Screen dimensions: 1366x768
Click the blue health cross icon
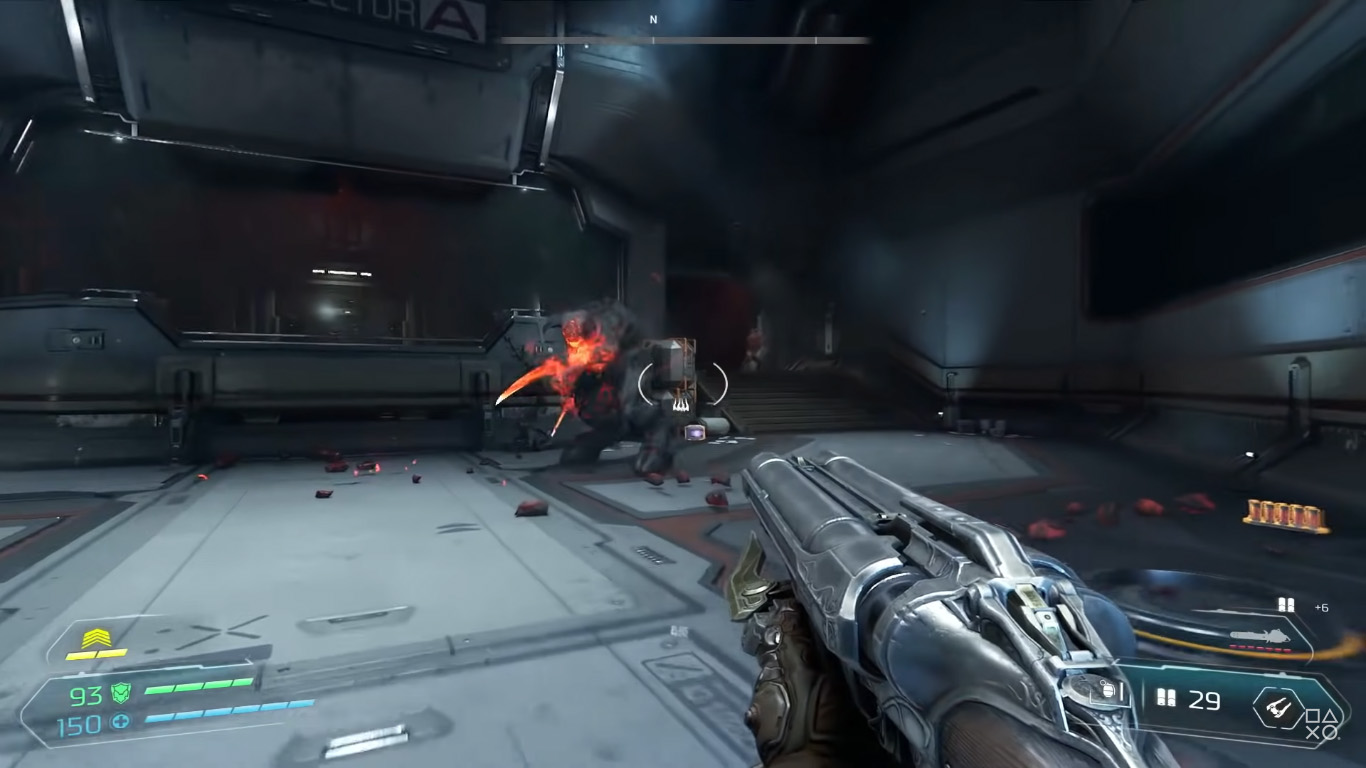[x=121, y=722]
